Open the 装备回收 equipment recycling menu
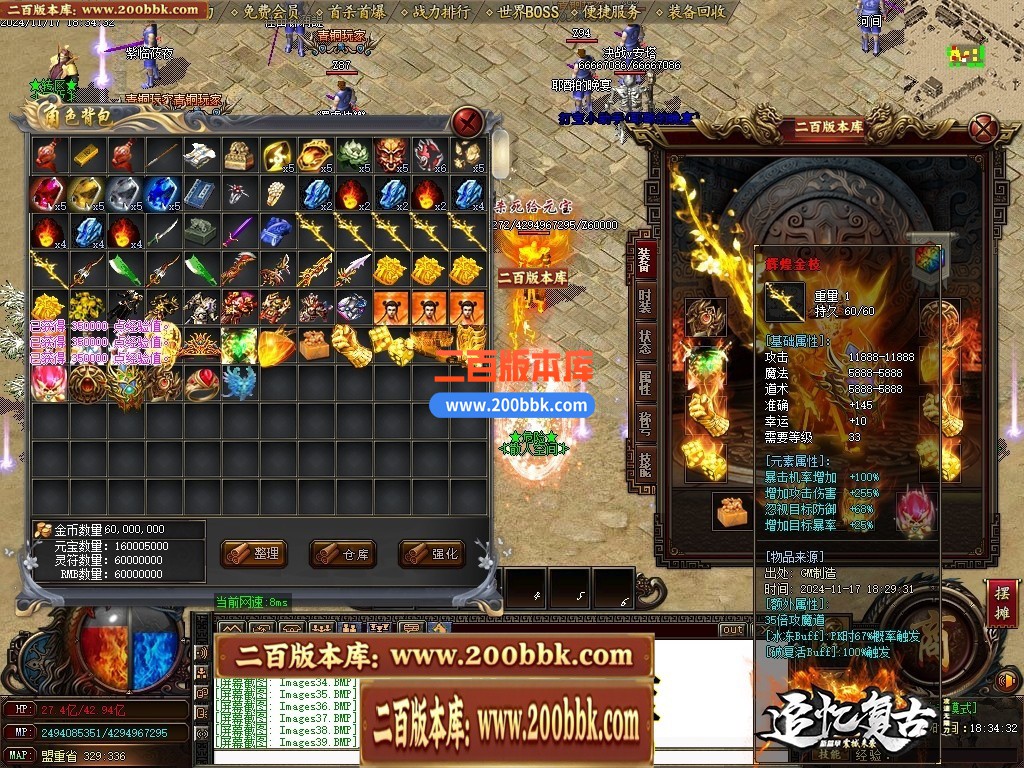Screen dimensions: 1024x768 pos(696,12)
